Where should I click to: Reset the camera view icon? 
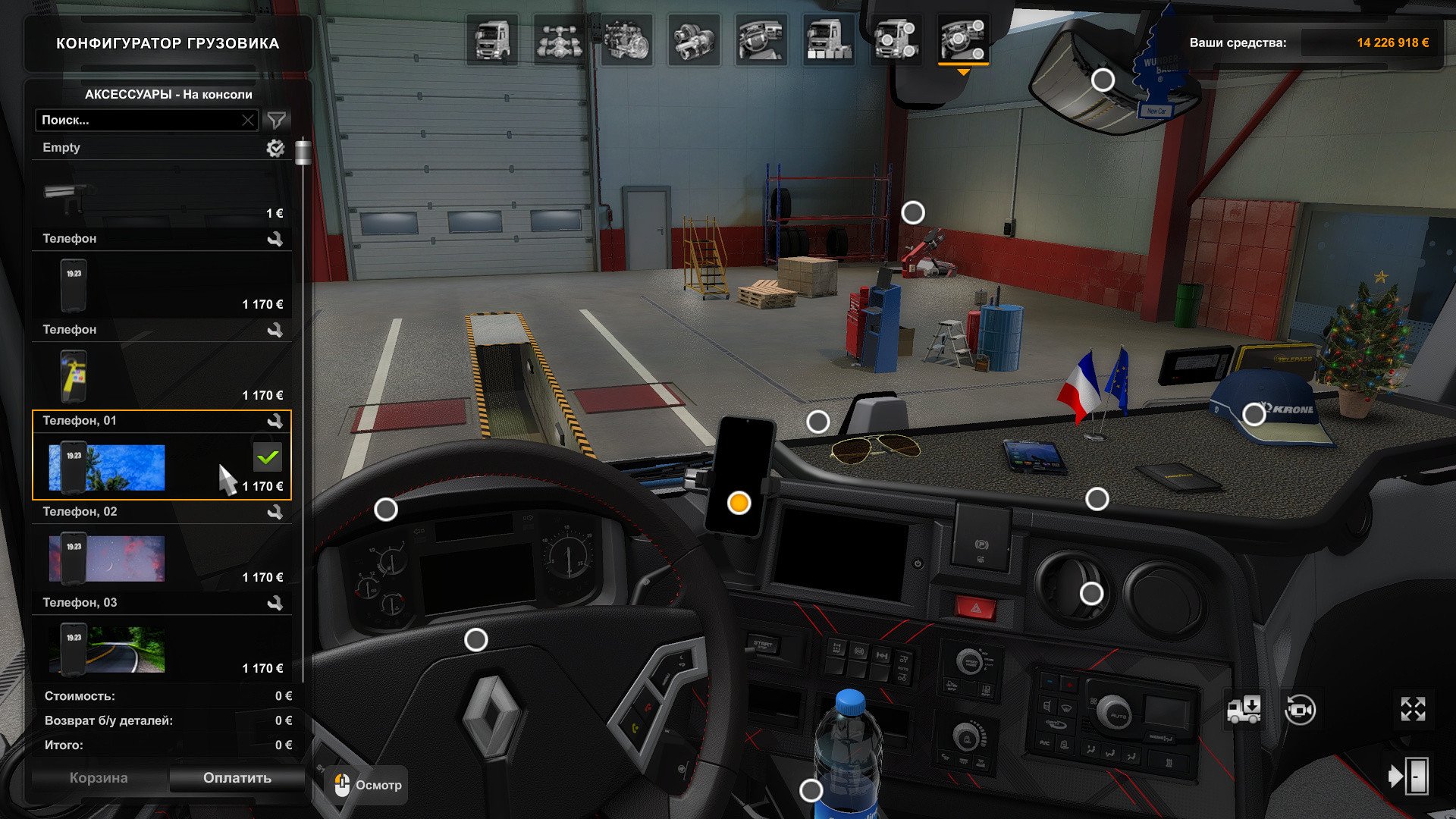1300,711
